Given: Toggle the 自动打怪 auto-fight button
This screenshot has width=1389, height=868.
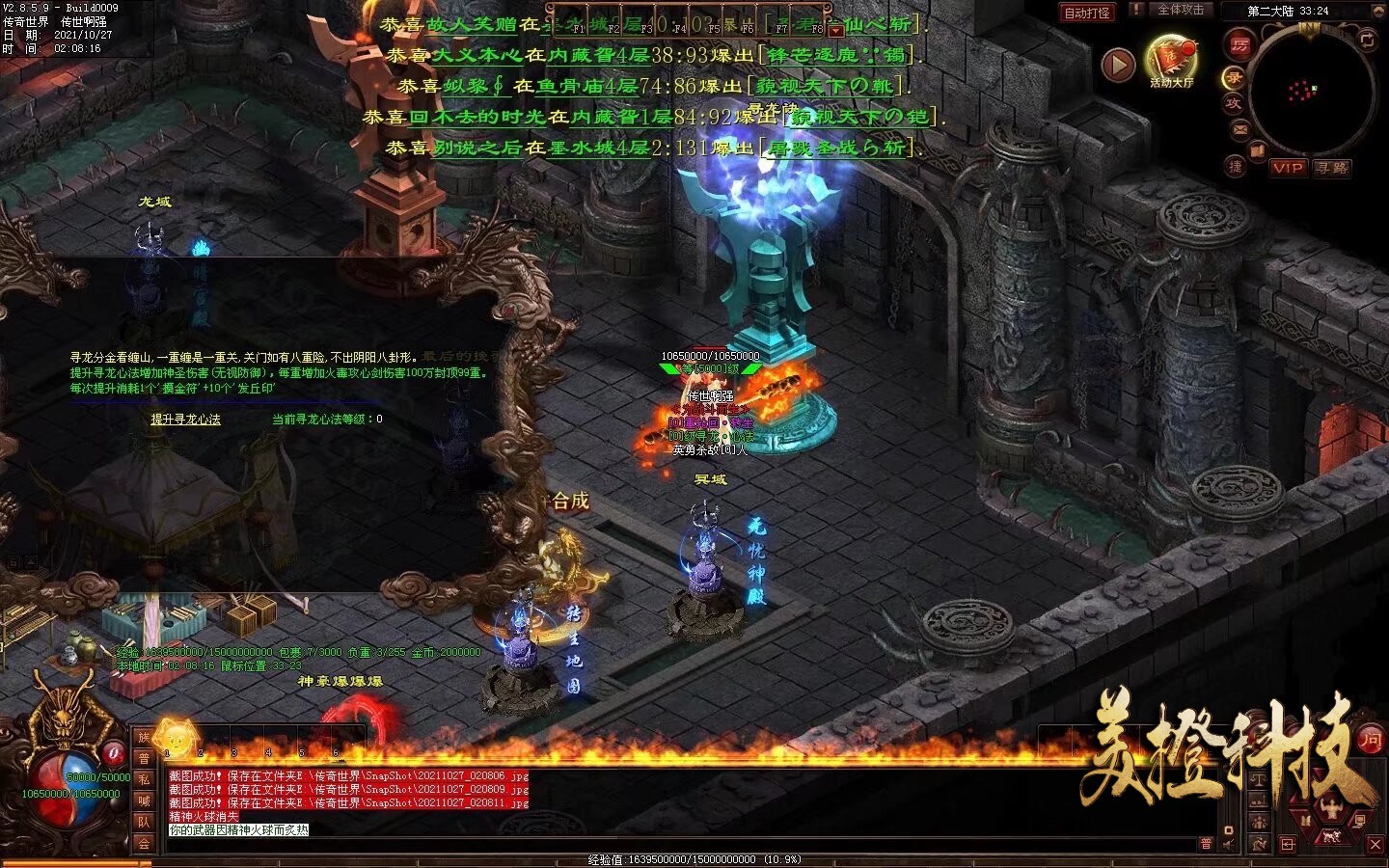Looking at the screenshot, I should pos(1086,13).
